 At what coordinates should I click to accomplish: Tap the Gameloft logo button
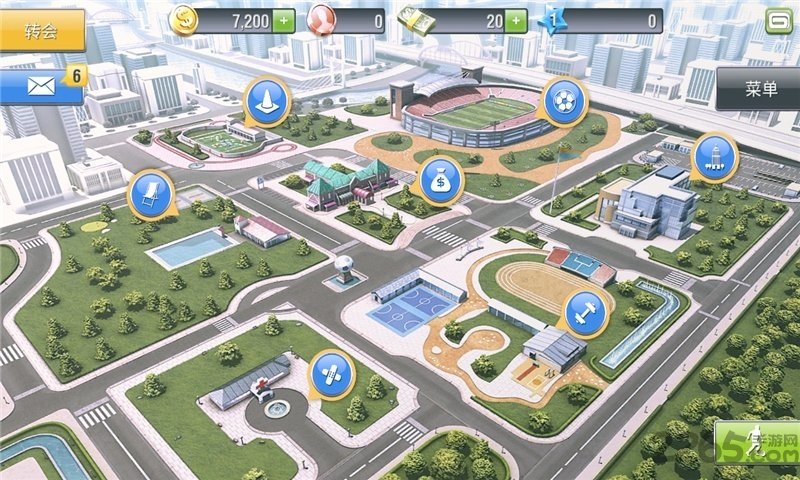(x=779, y=20)
